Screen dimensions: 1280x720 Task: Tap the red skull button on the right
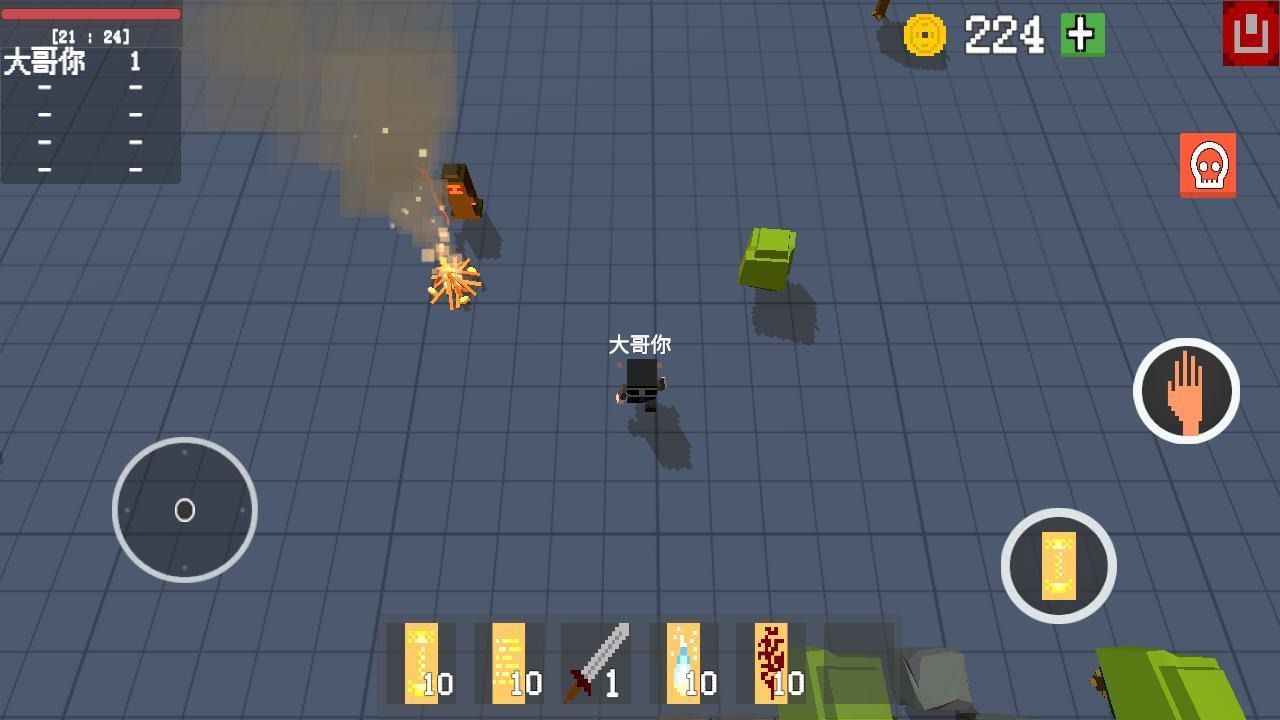(x=1208, y=166)
